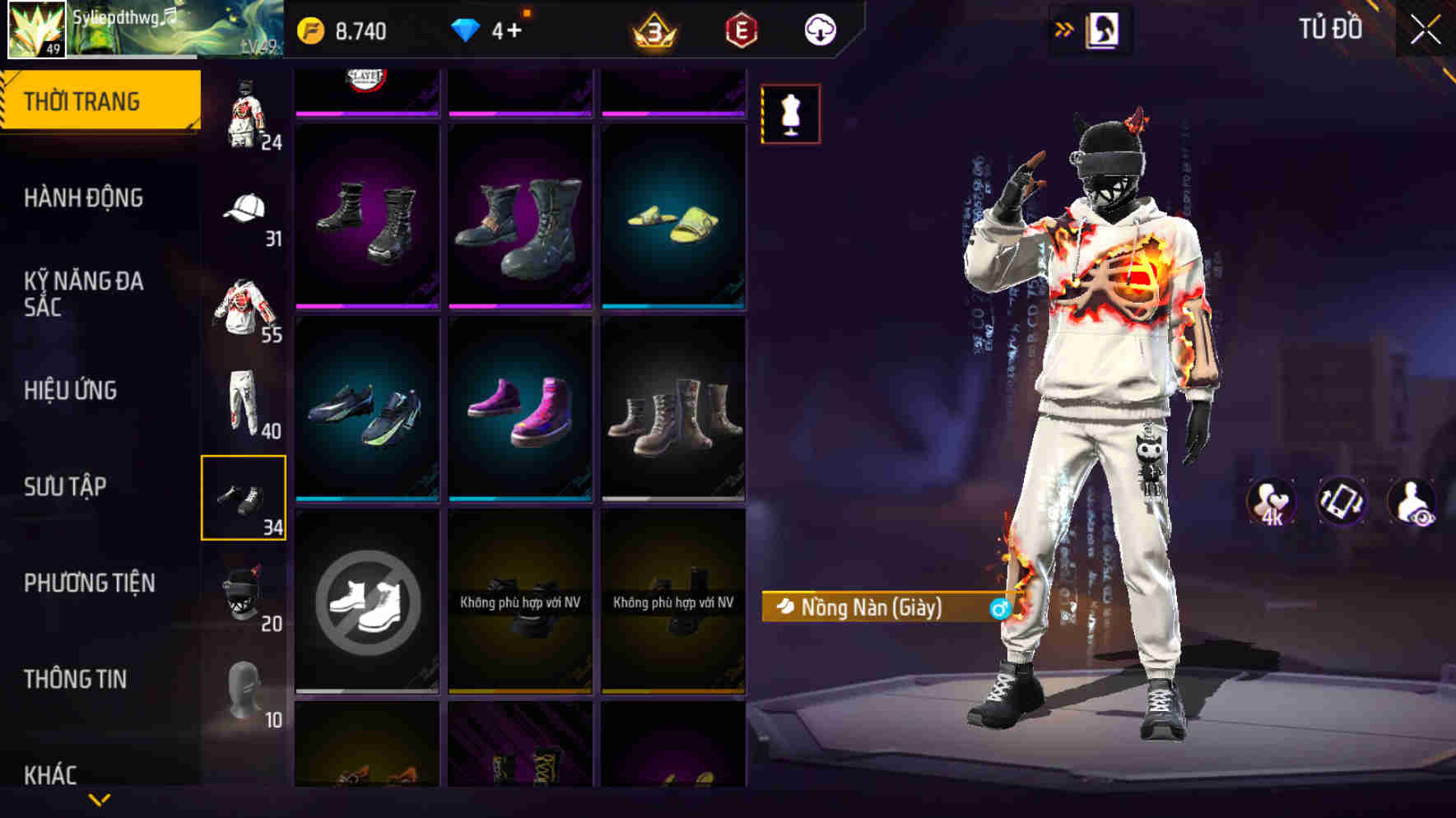Click the 8.740 gold currency display
The width and height of the screenshot is (1456, 818).
pyautogui.click(x=341, y=30)
